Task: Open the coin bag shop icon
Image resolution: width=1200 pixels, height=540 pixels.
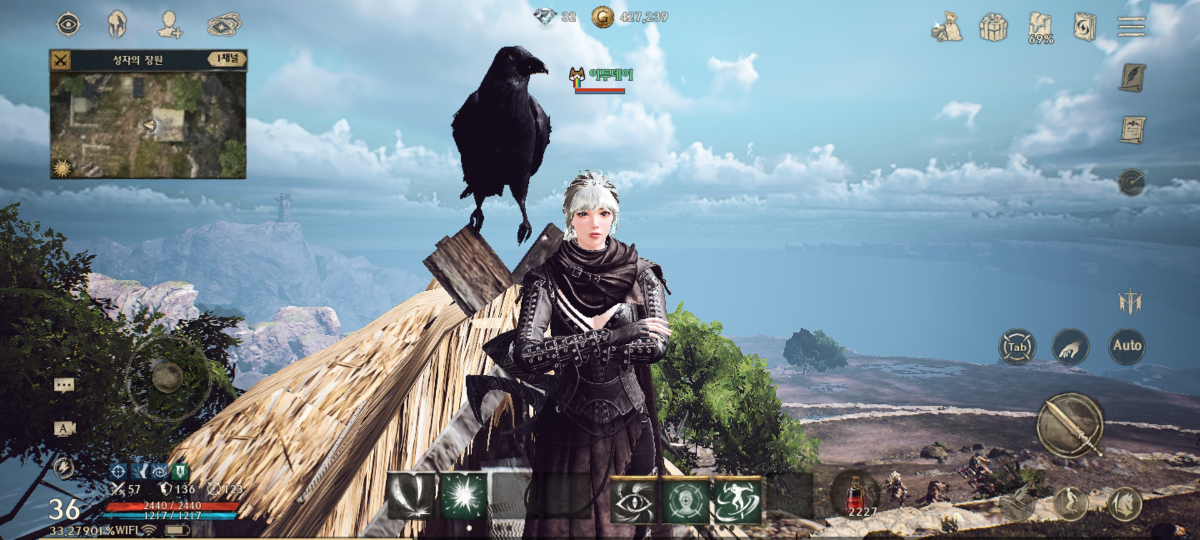Action: click(945, 27)
